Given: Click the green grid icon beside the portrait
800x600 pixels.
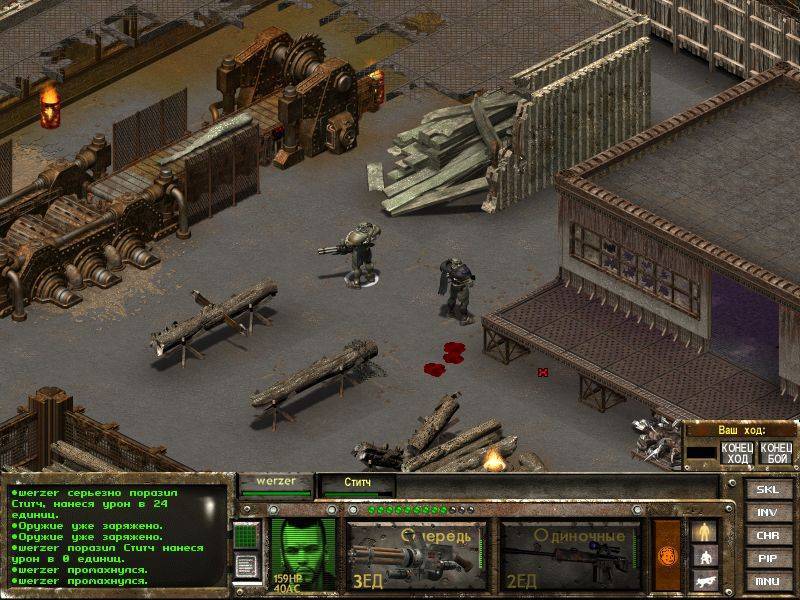Looking at the screenshot, I should (246, 536).
